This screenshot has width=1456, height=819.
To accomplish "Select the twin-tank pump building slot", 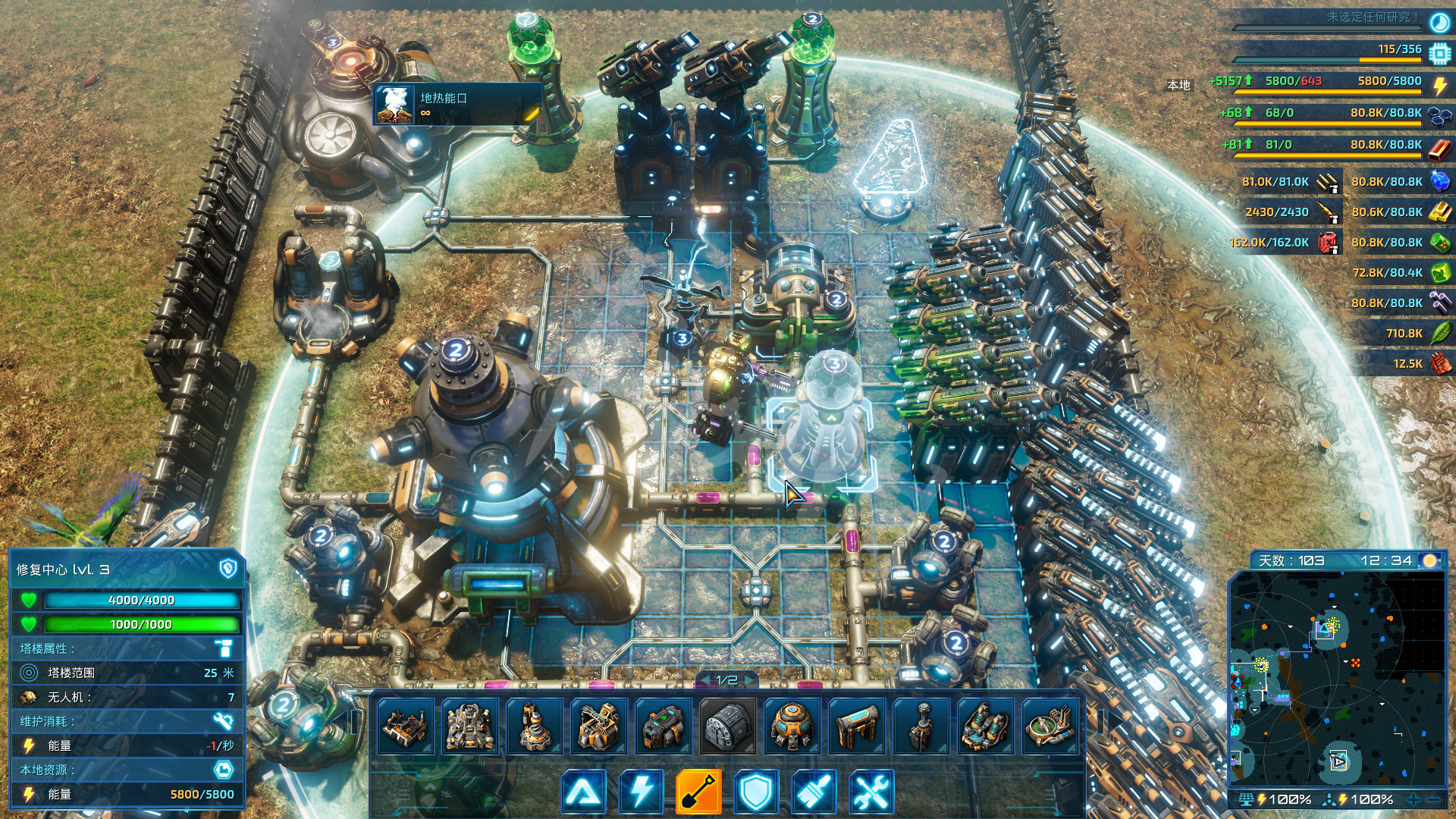I will 986,726.
